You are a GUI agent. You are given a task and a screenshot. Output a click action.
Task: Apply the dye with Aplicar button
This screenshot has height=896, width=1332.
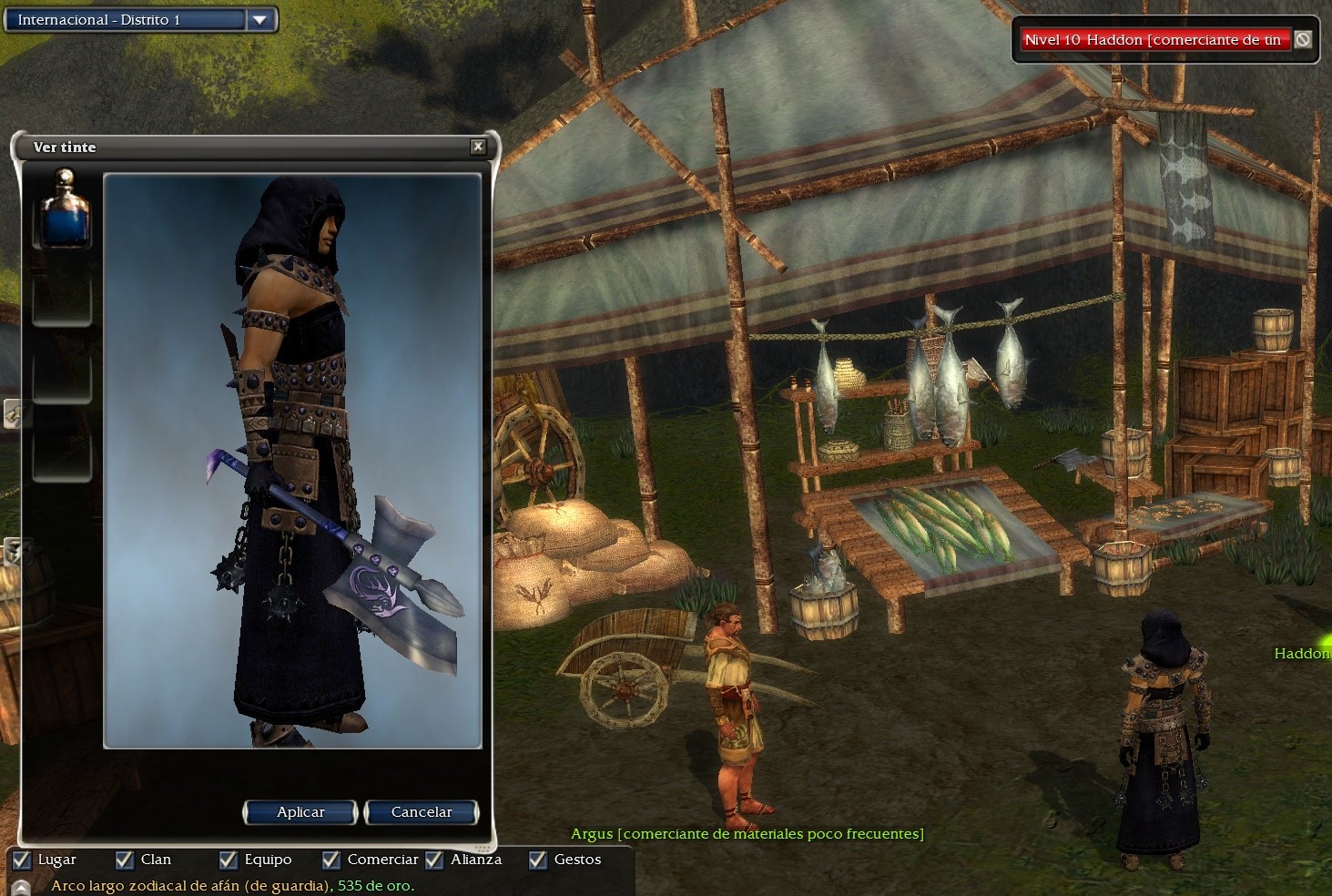click(300, 812)
